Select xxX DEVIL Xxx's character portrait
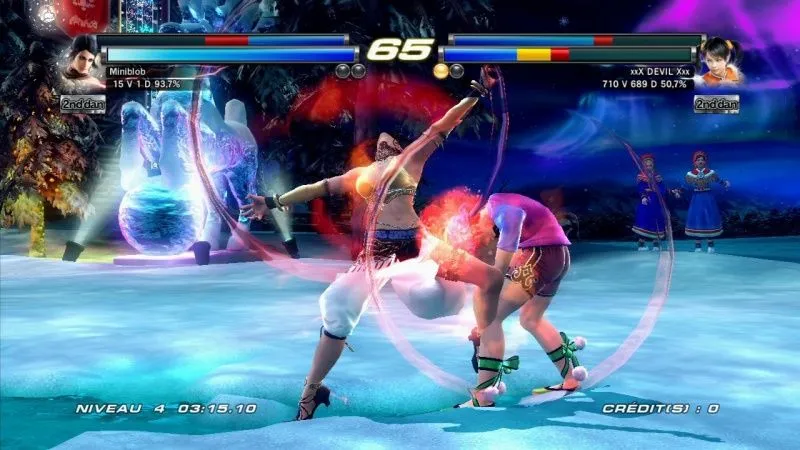800x450 pixels. (717, 61)
